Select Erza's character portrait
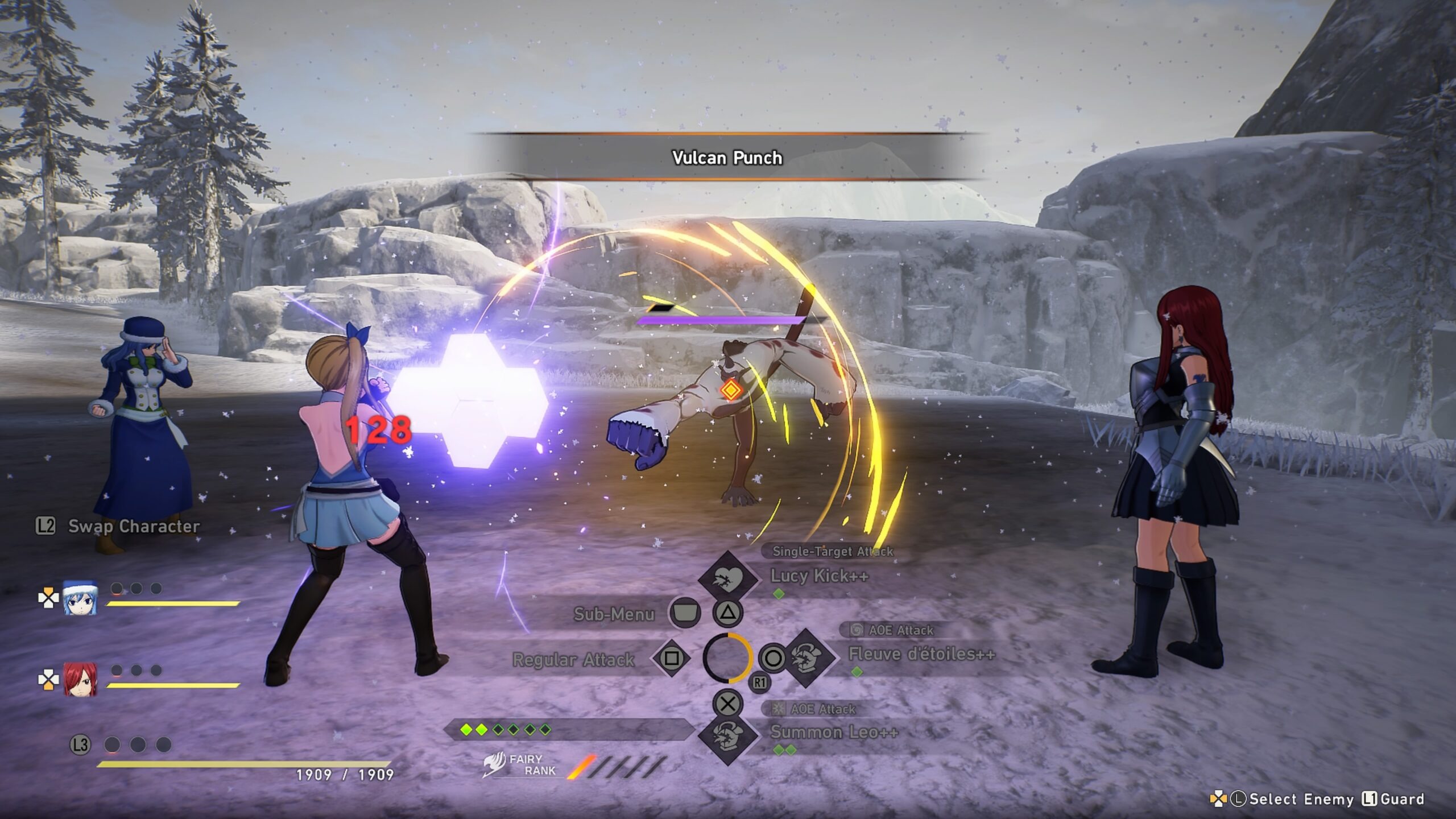Image resolution: width=1456 pixels, height=819 pixels. coord(80,680)
